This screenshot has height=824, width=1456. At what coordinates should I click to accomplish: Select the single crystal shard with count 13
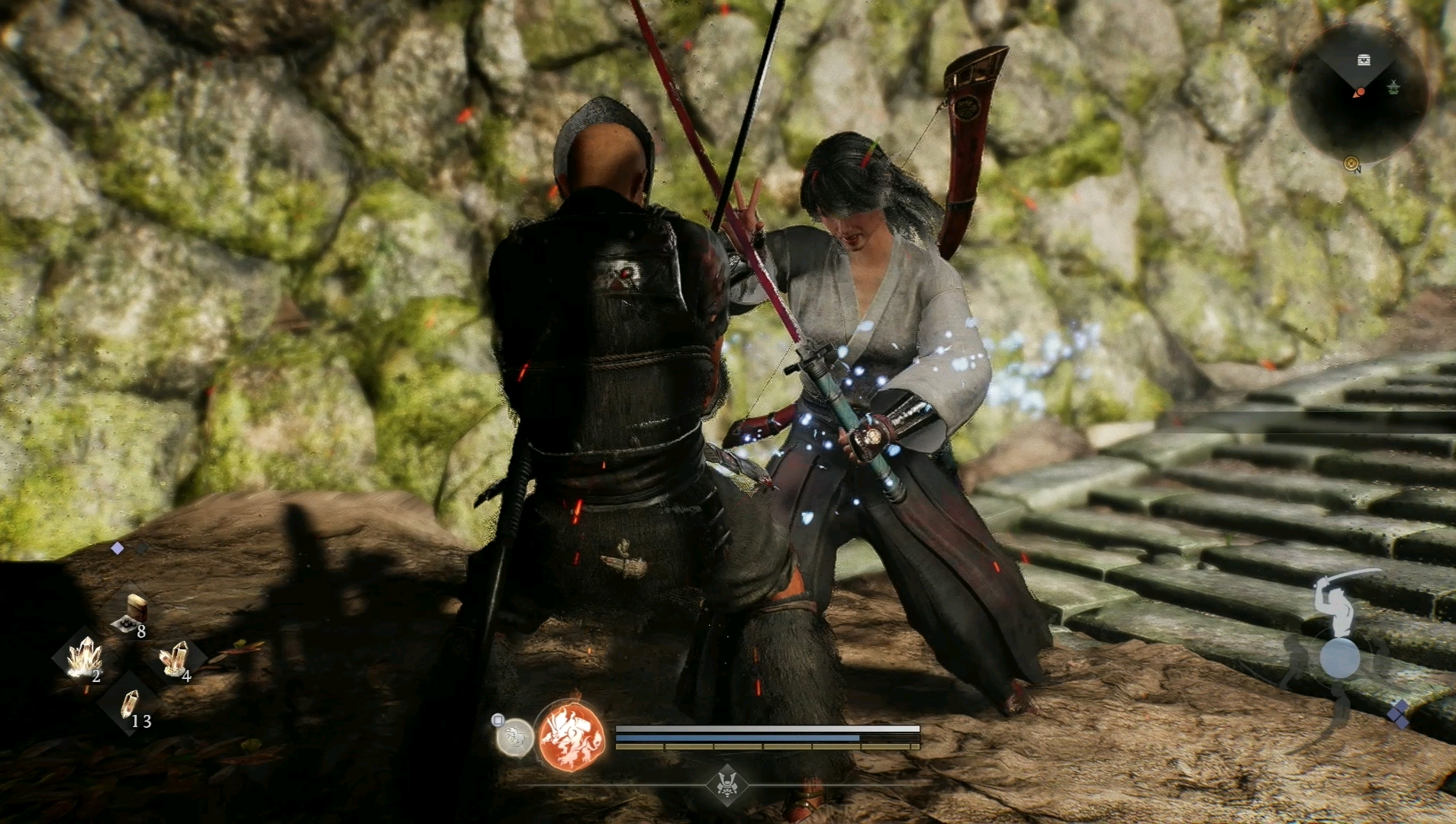click(130, 705)
